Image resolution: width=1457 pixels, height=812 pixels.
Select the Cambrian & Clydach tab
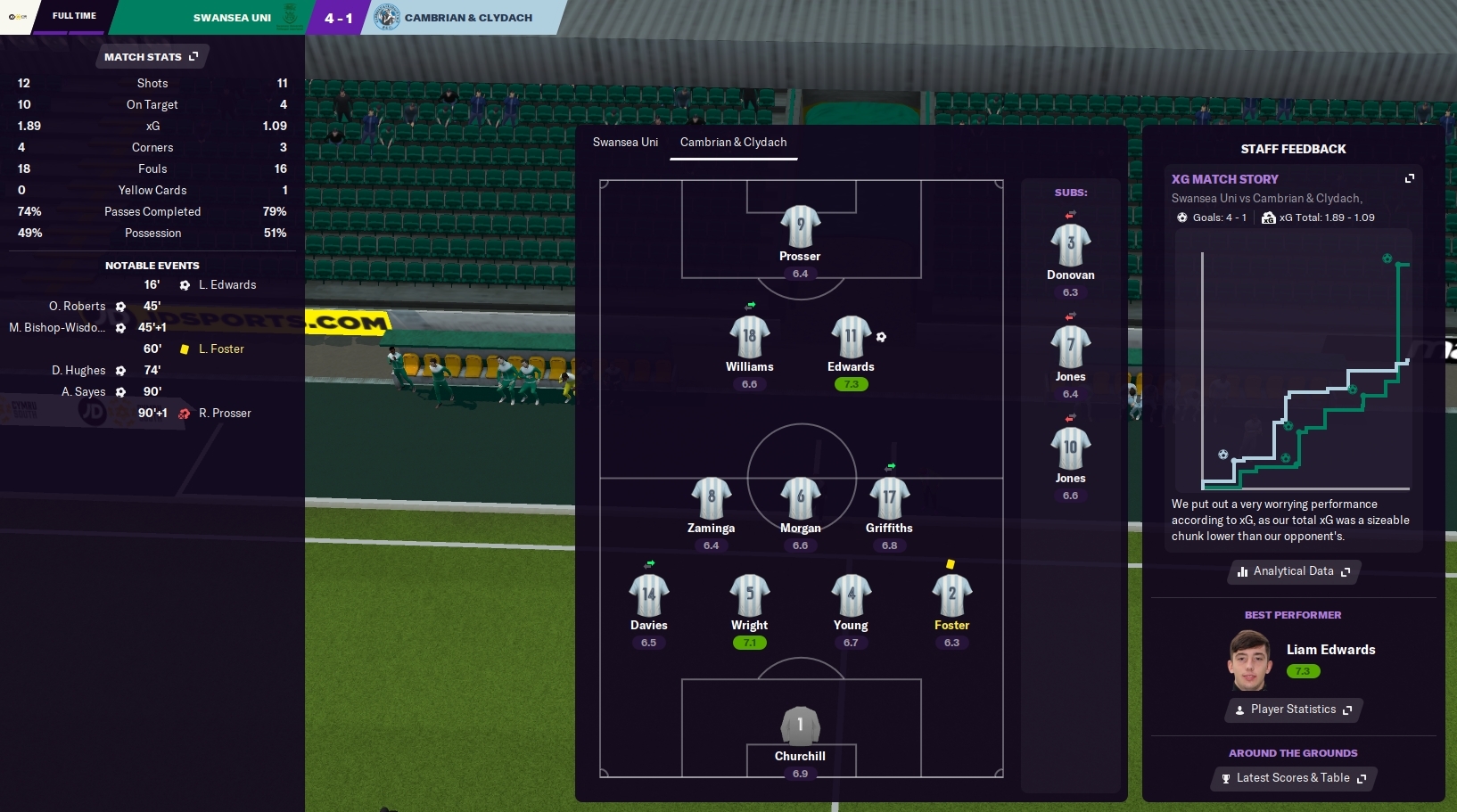pyautogui.click(x=733, y=143)
